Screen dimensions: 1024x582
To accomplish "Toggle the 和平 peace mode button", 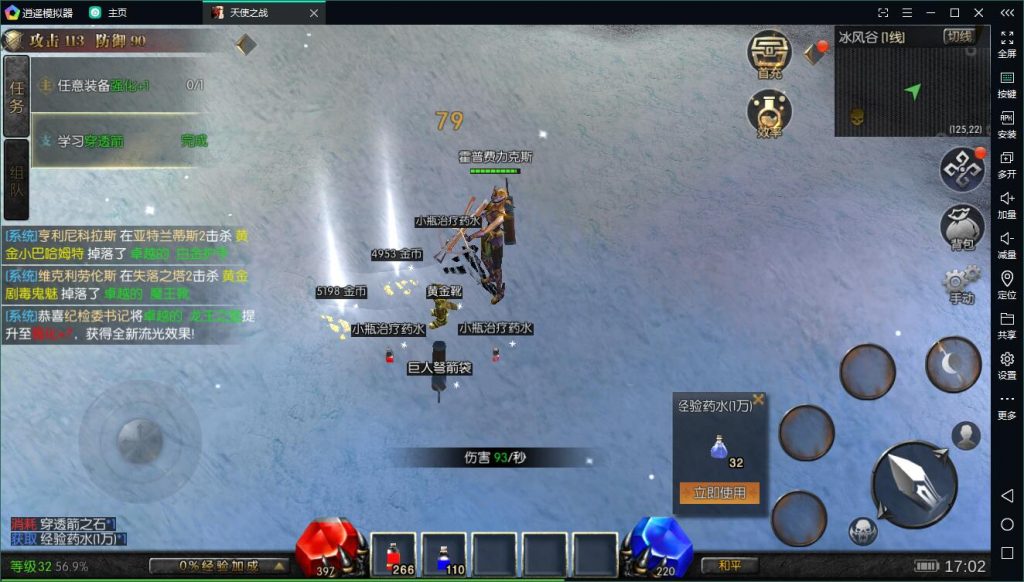I will coord(729,566).
